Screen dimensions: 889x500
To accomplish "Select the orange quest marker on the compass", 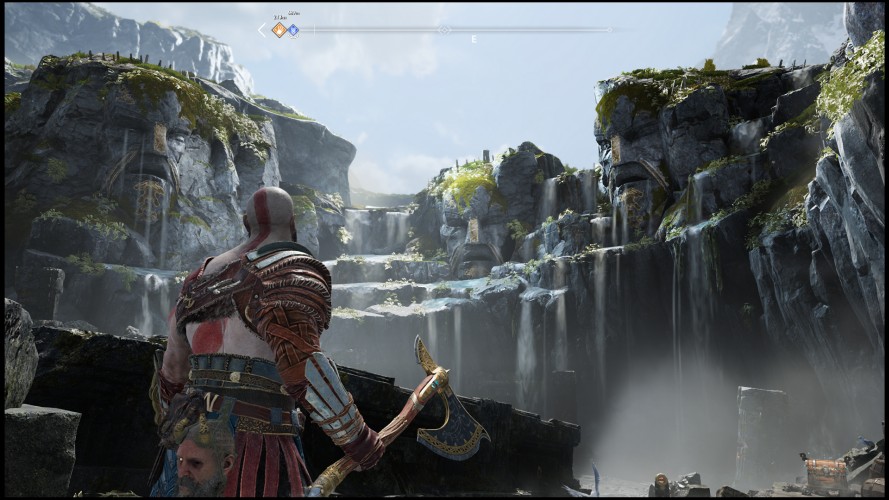I will (x=279, y=30).
